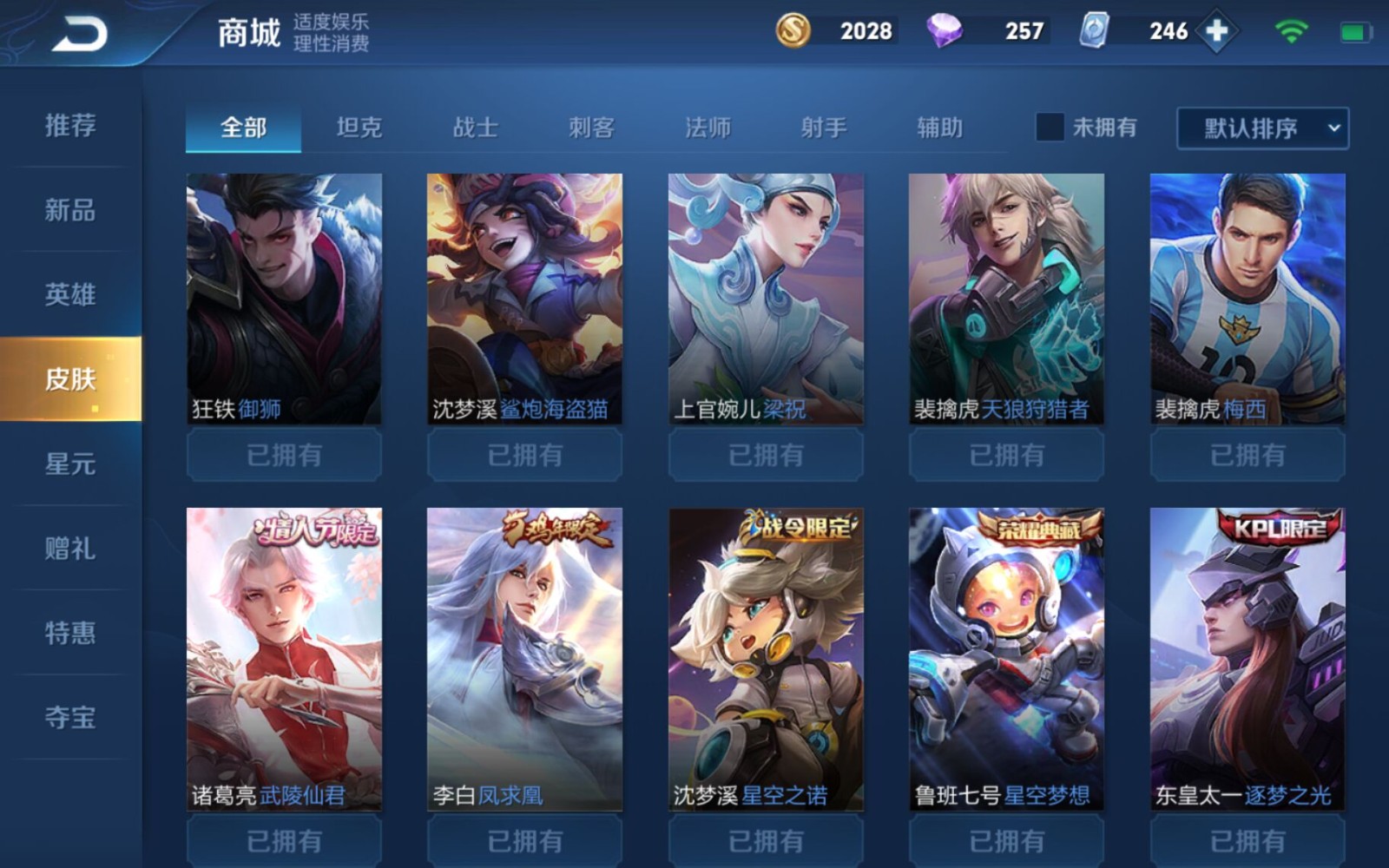Click the 已拥有 button under 狂铁御狮
Screen dimensions: 1389x868
pos(283,454)
